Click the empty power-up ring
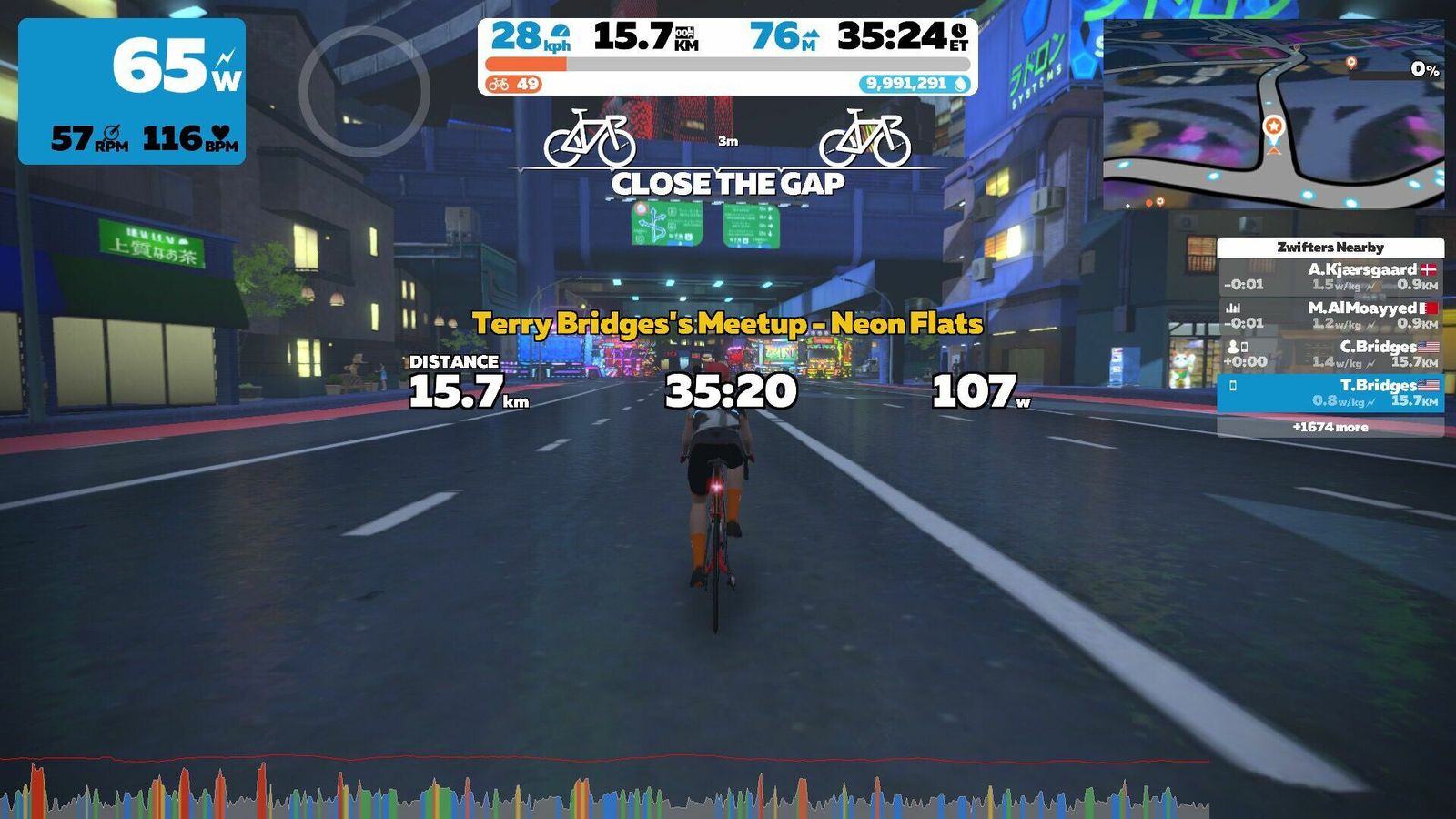Viewport: 1456px width, 819px height. click(x=364, y=91)
